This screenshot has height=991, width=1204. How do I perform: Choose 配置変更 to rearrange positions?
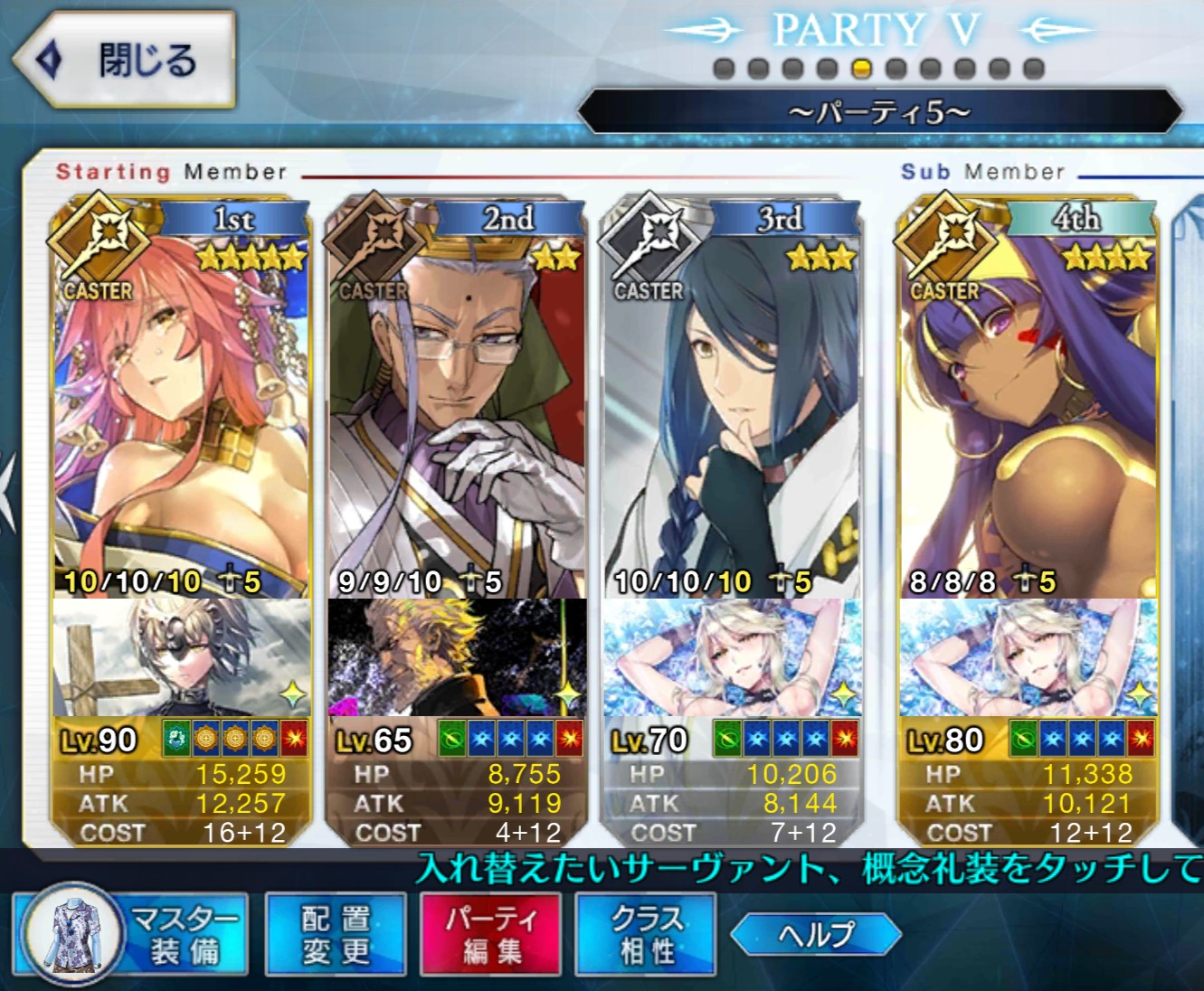click(x=336, y=935)
